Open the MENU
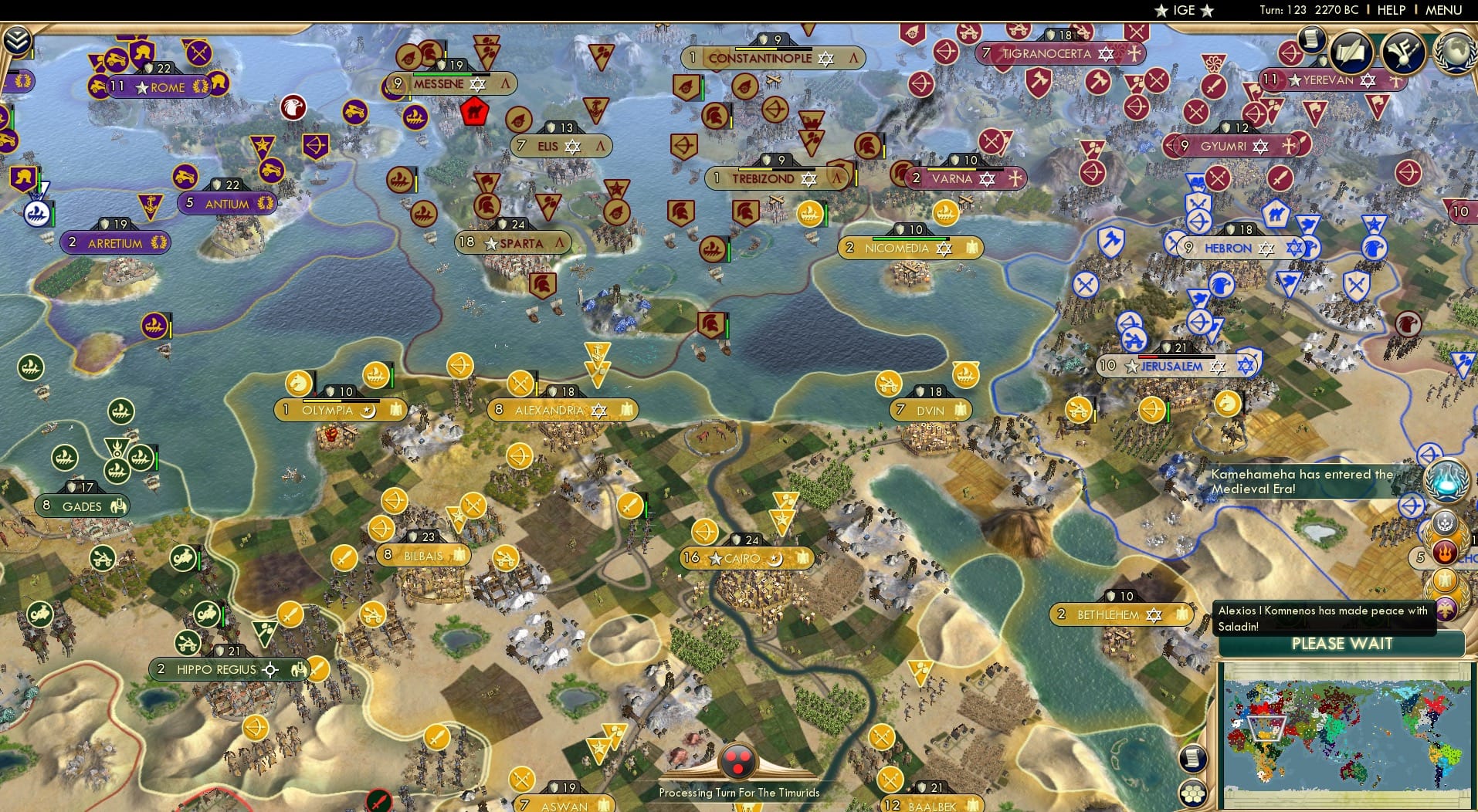Screen dimensions: 1478x812 pos(1442,10)
